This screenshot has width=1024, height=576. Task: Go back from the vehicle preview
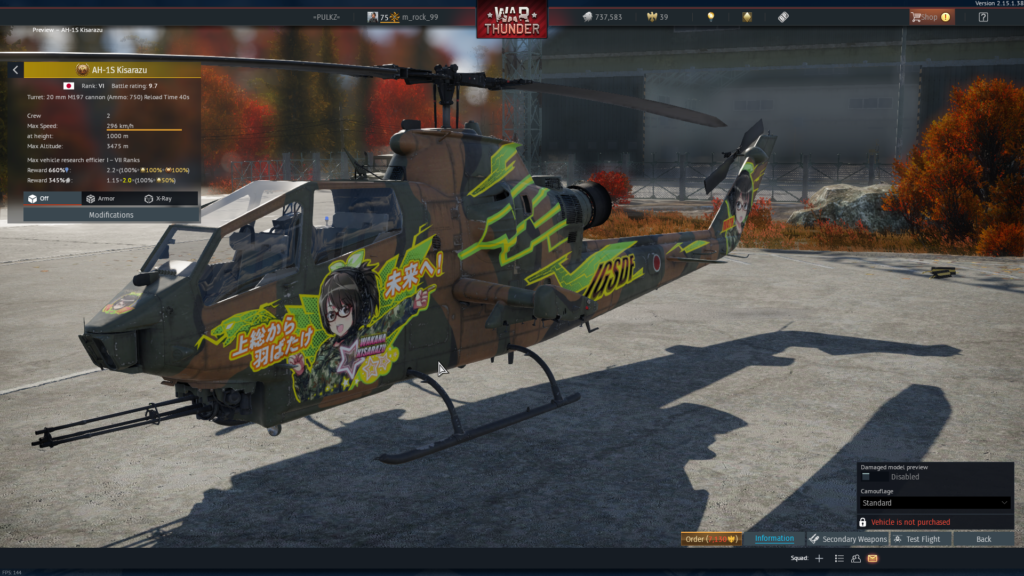click(x=983, y=539)
